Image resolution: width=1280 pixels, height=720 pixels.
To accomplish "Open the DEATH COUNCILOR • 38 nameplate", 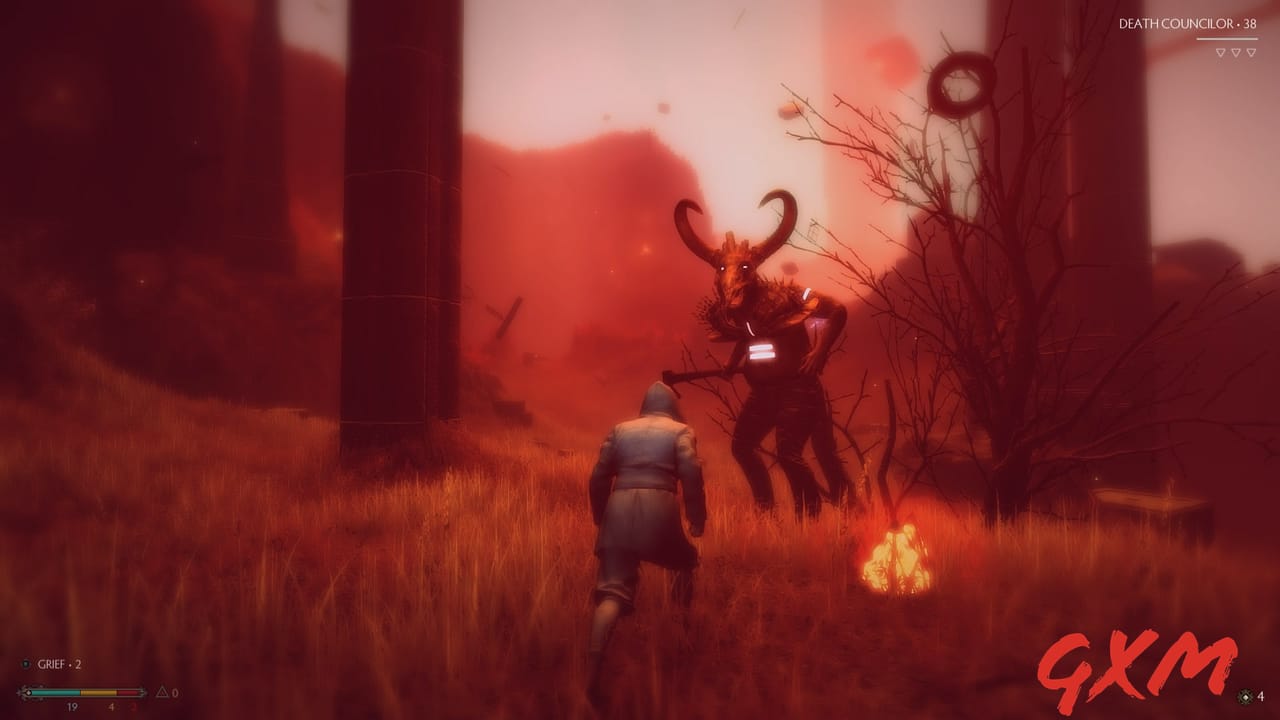I will click(1187, 23).
